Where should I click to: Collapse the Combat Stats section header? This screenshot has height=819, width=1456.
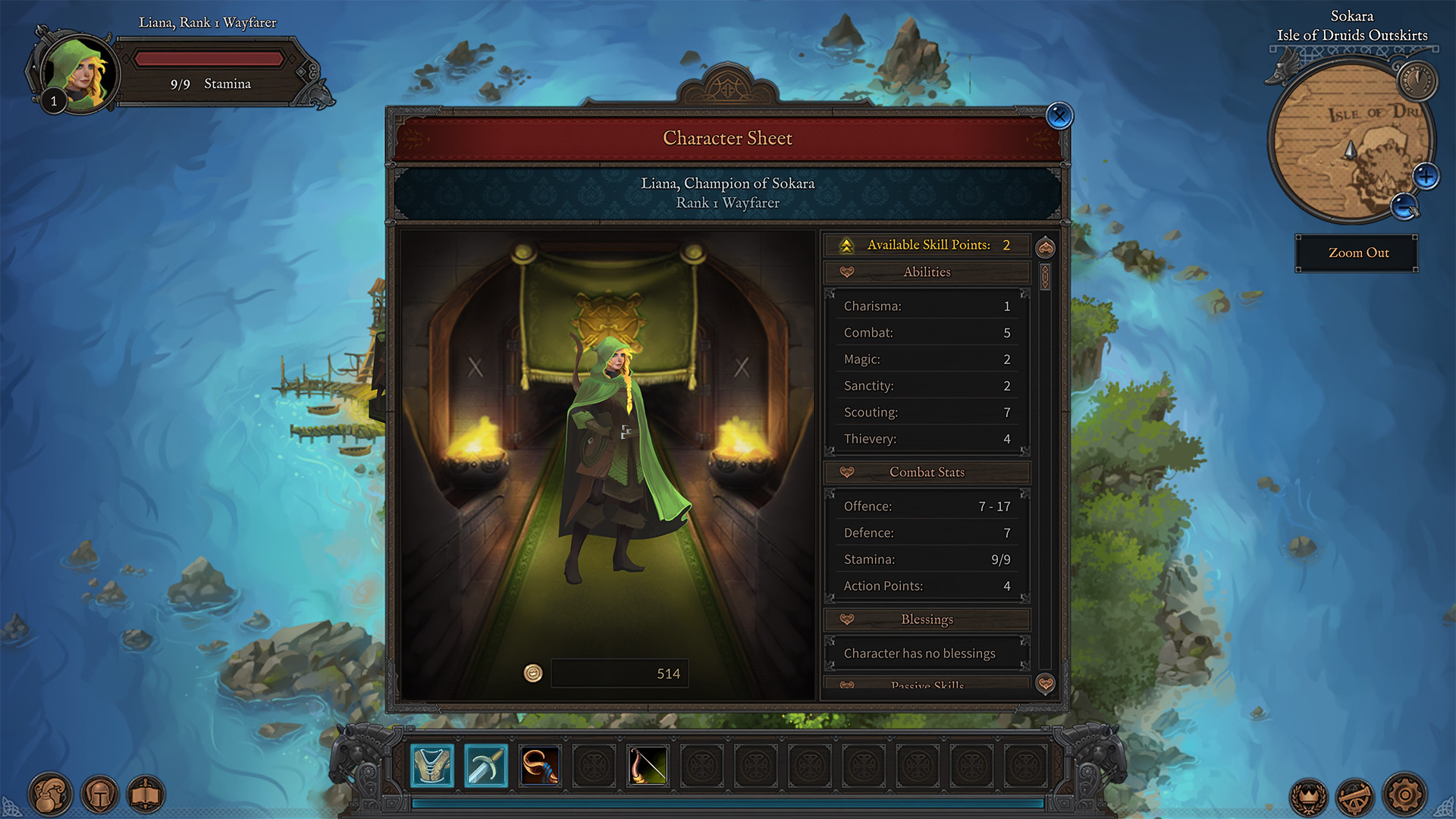click(927, 472)
